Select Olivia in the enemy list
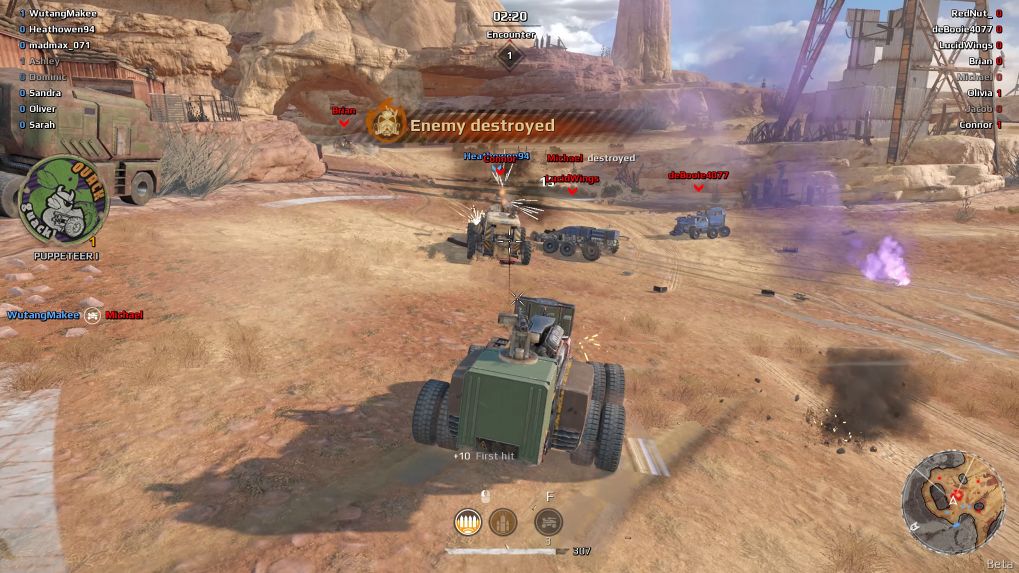This screenshot has width=1019, height=573. [x=979, y=93]
